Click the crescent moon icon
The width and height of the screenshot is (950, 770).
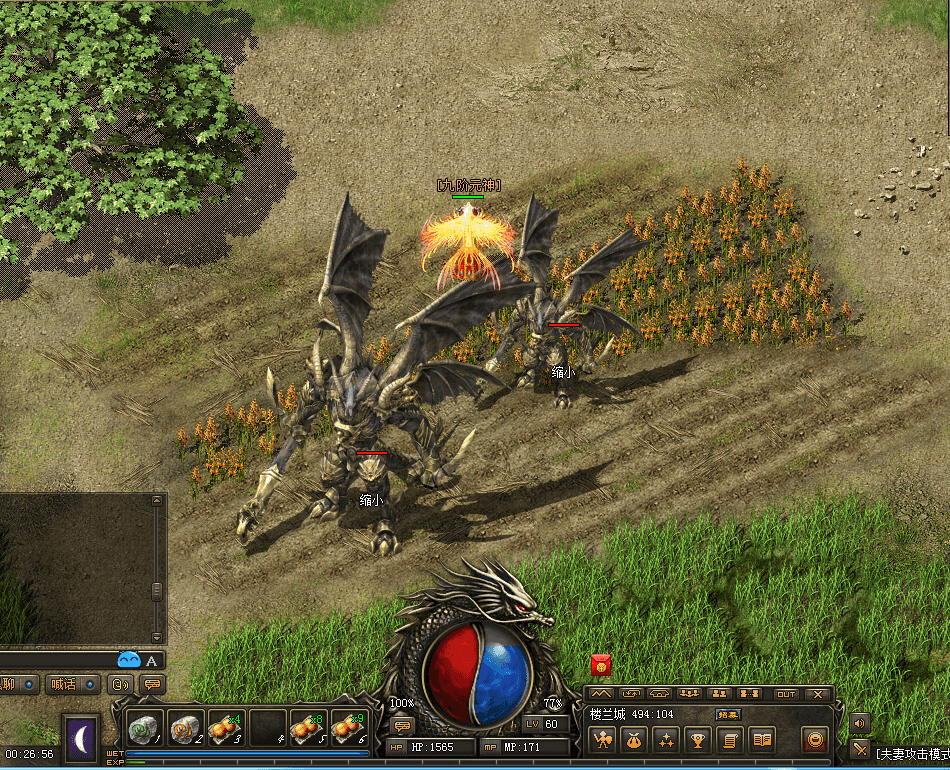click(80, 740)
